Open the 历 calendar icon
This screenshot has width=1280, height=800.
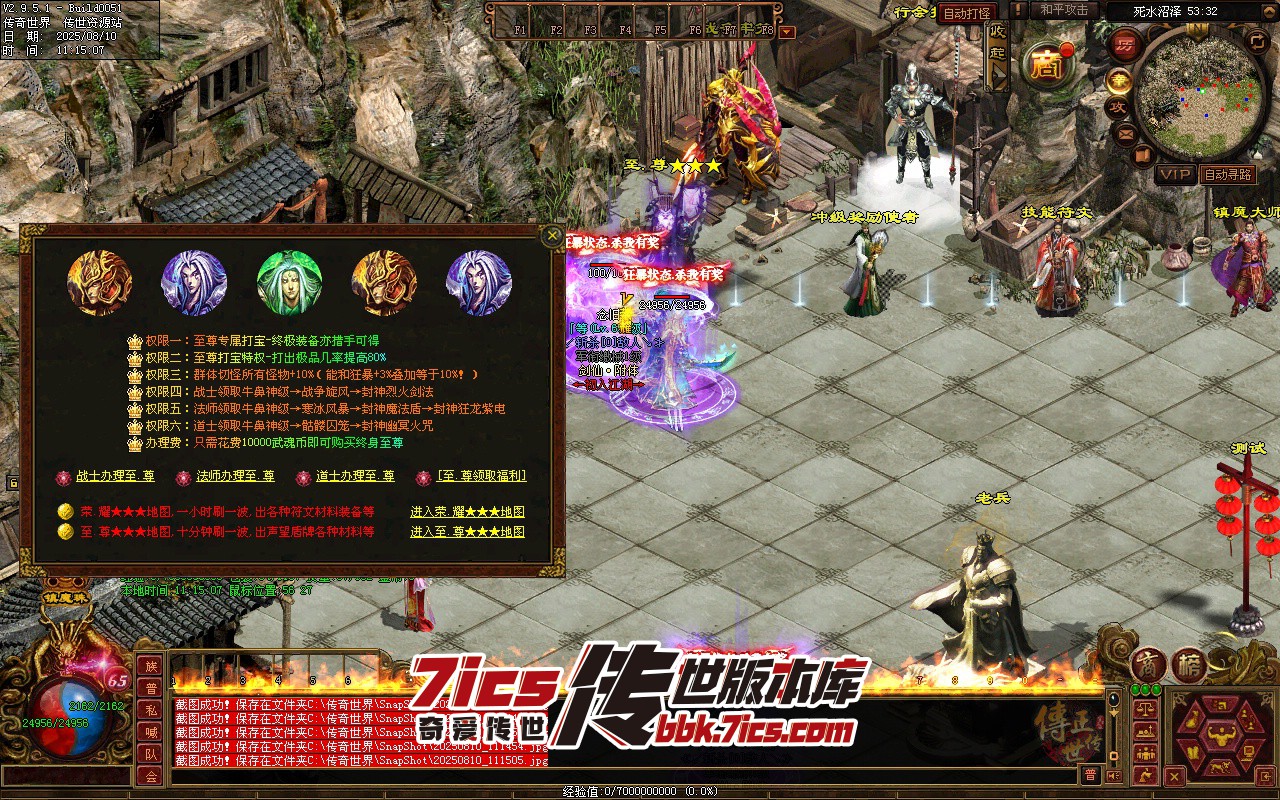(1125, 45)
